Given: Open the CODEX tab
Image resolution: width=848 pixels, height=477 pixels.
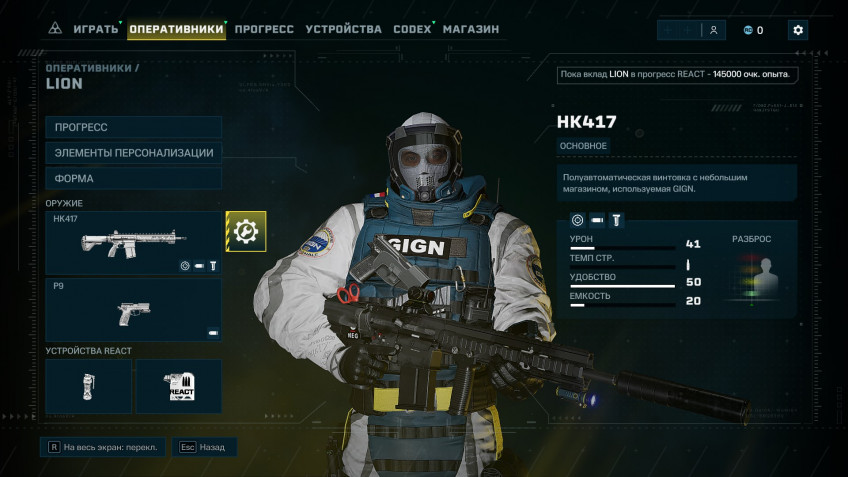Looking at the screenshot, I should point(412,29).
